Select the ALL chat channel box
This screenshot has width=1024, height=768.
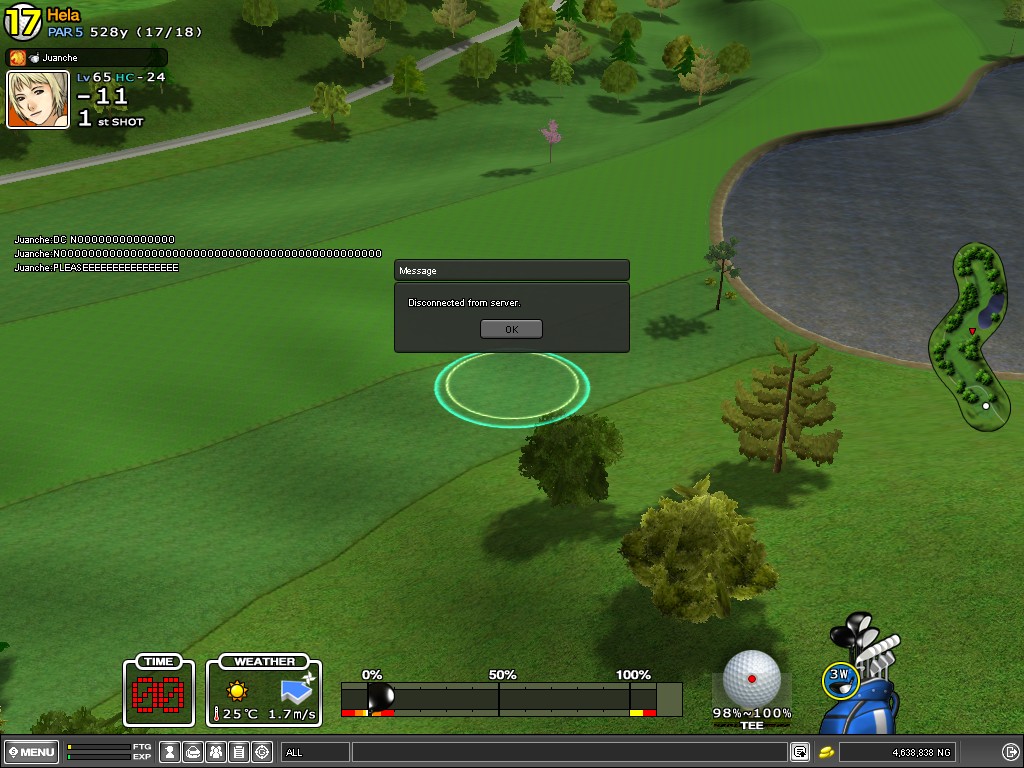coord(315,752)
